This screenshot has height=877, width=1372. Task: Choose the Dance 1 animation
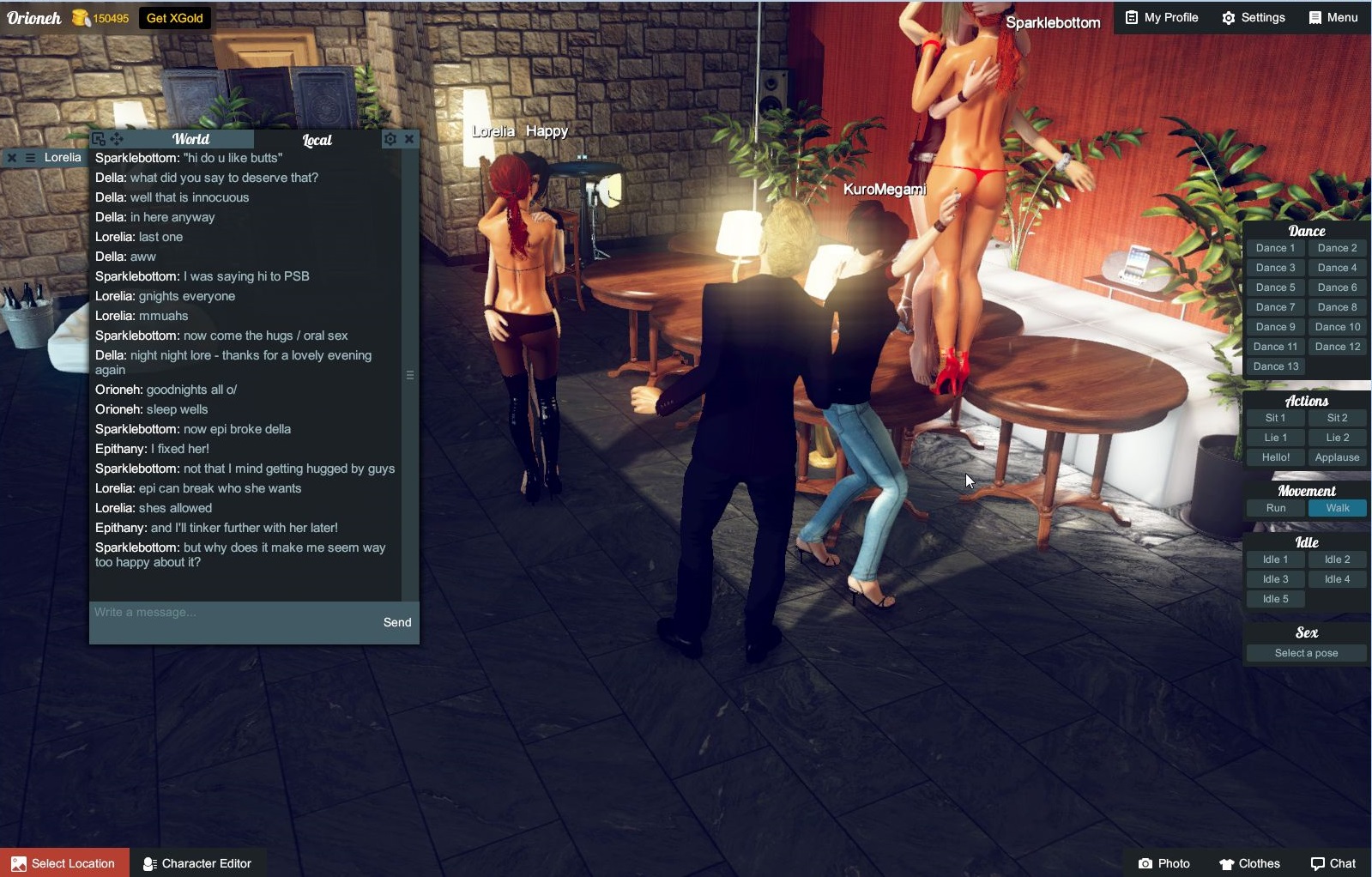click(1275, 248)
